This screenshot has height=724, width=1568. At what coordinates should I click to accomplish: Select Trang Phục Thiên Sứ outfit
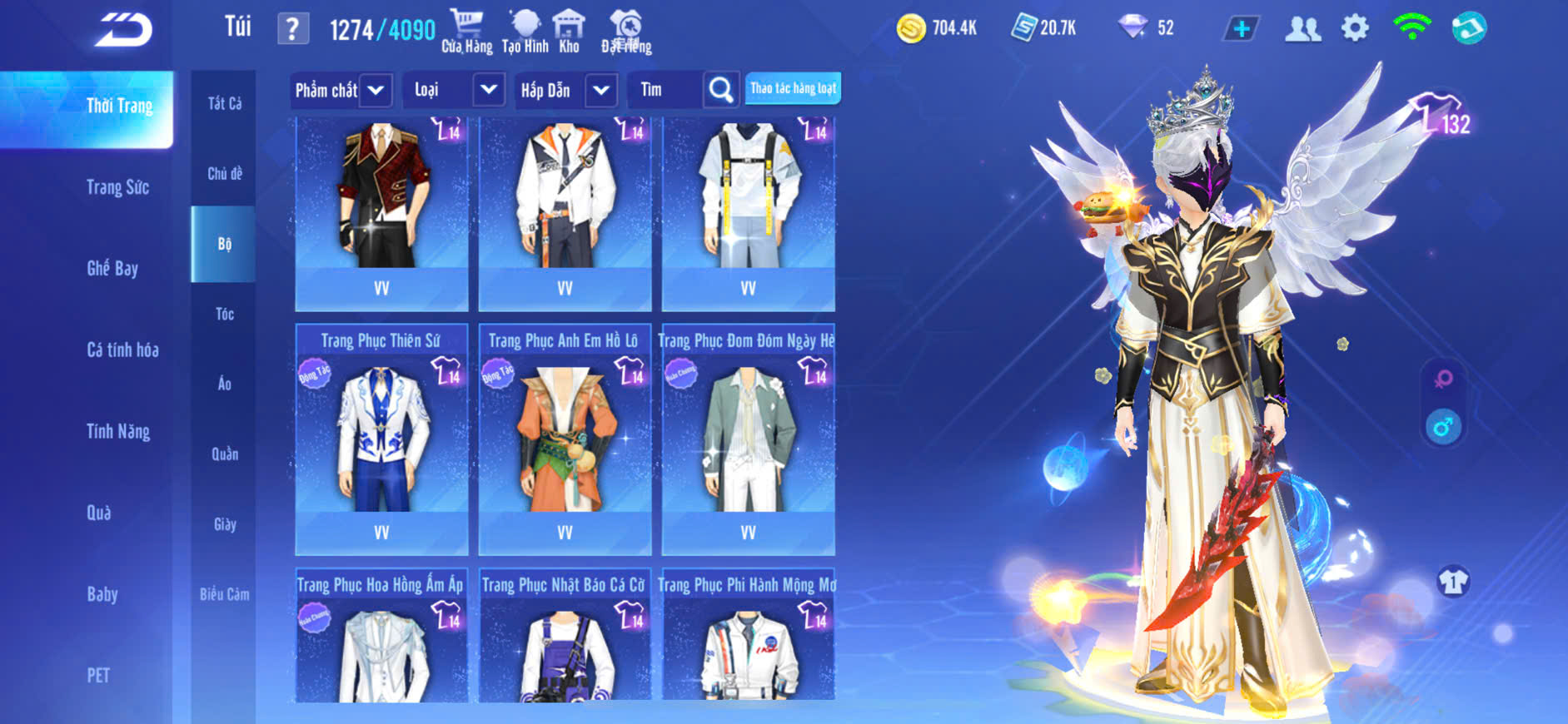point(381,437)
